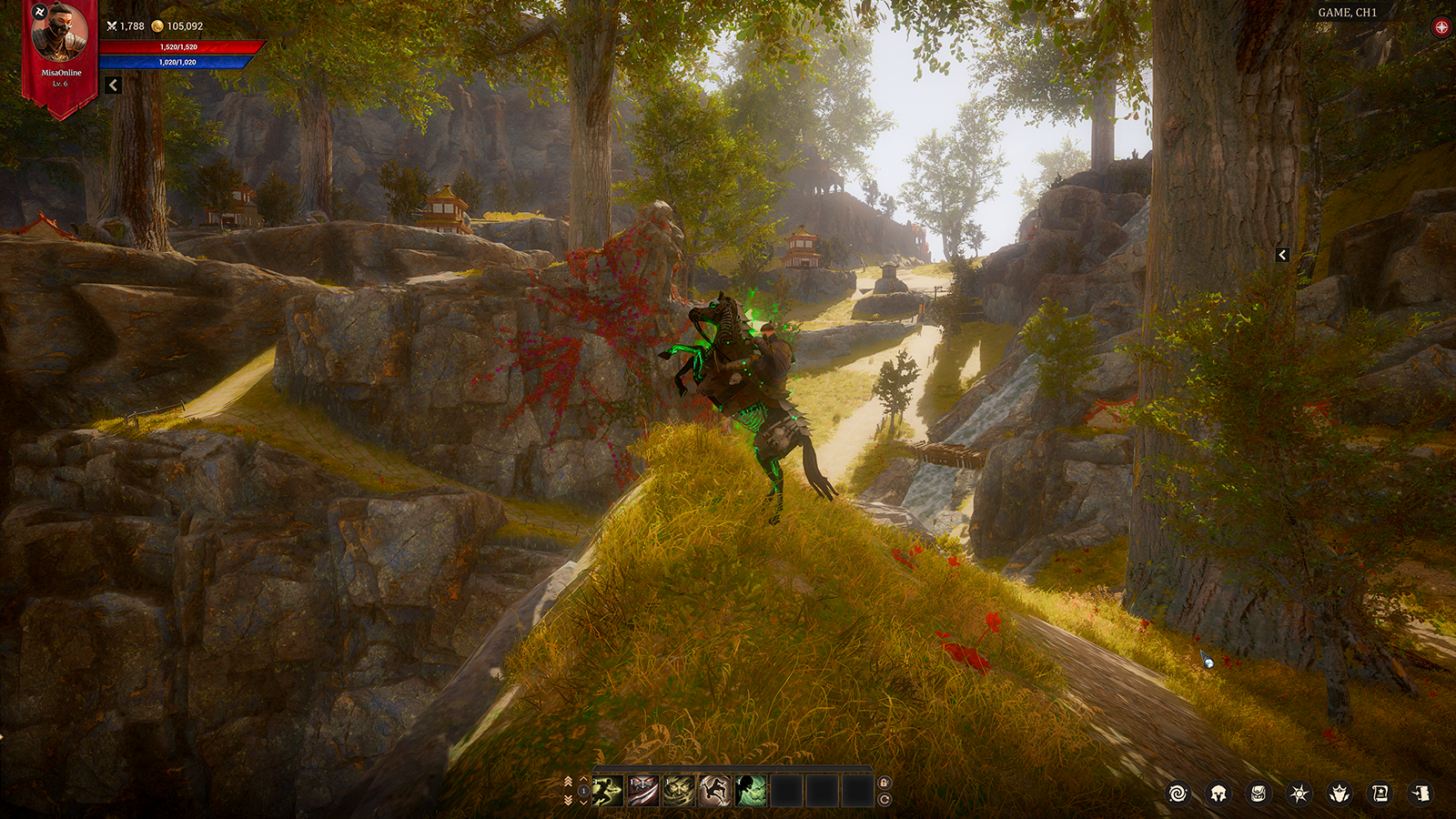
Task: Expand the side panel arrow on the right edge
Action: pos(1282,255)
